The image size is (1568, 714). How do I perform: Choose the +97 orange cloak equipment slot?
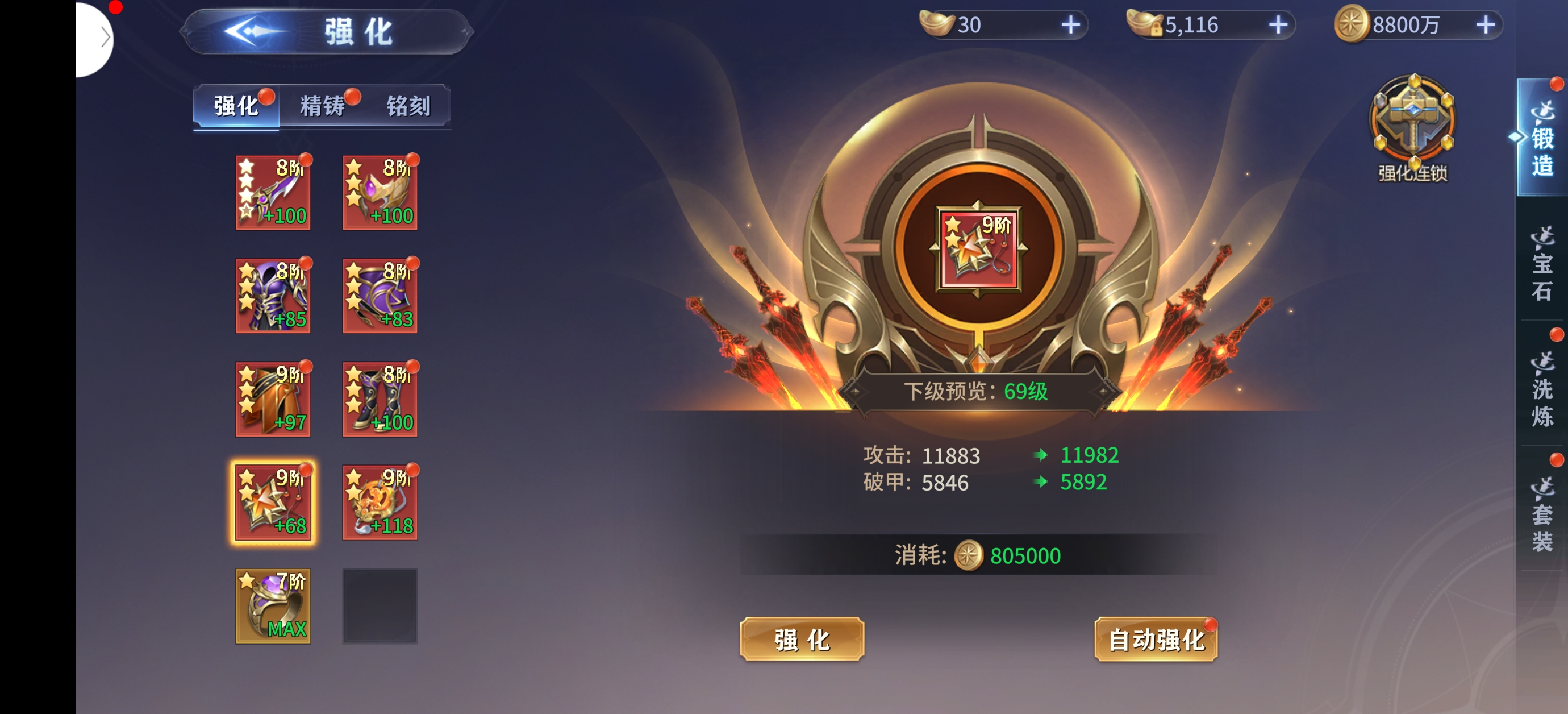tap(273, 399)
